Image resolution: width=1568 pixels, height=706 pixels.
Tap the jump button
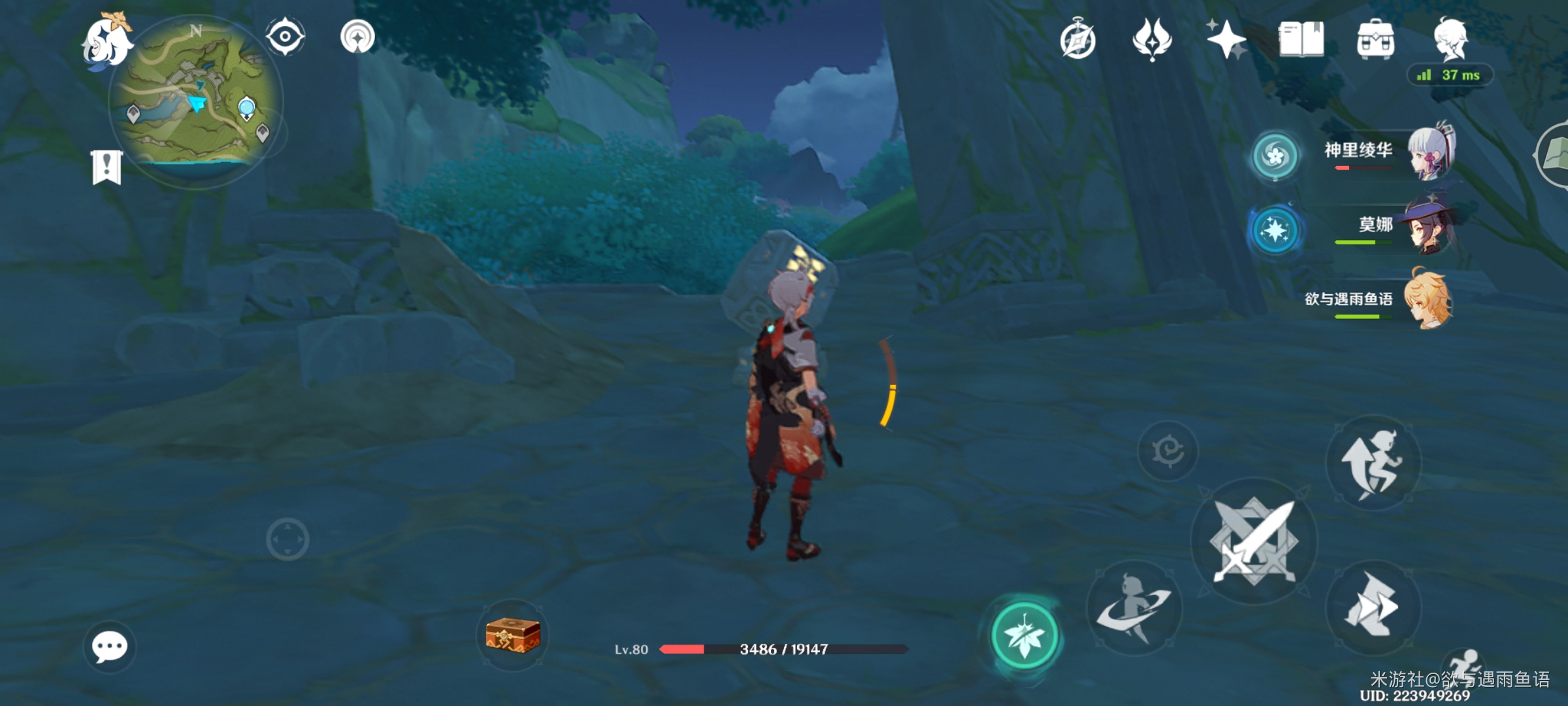pos(1373,463)
